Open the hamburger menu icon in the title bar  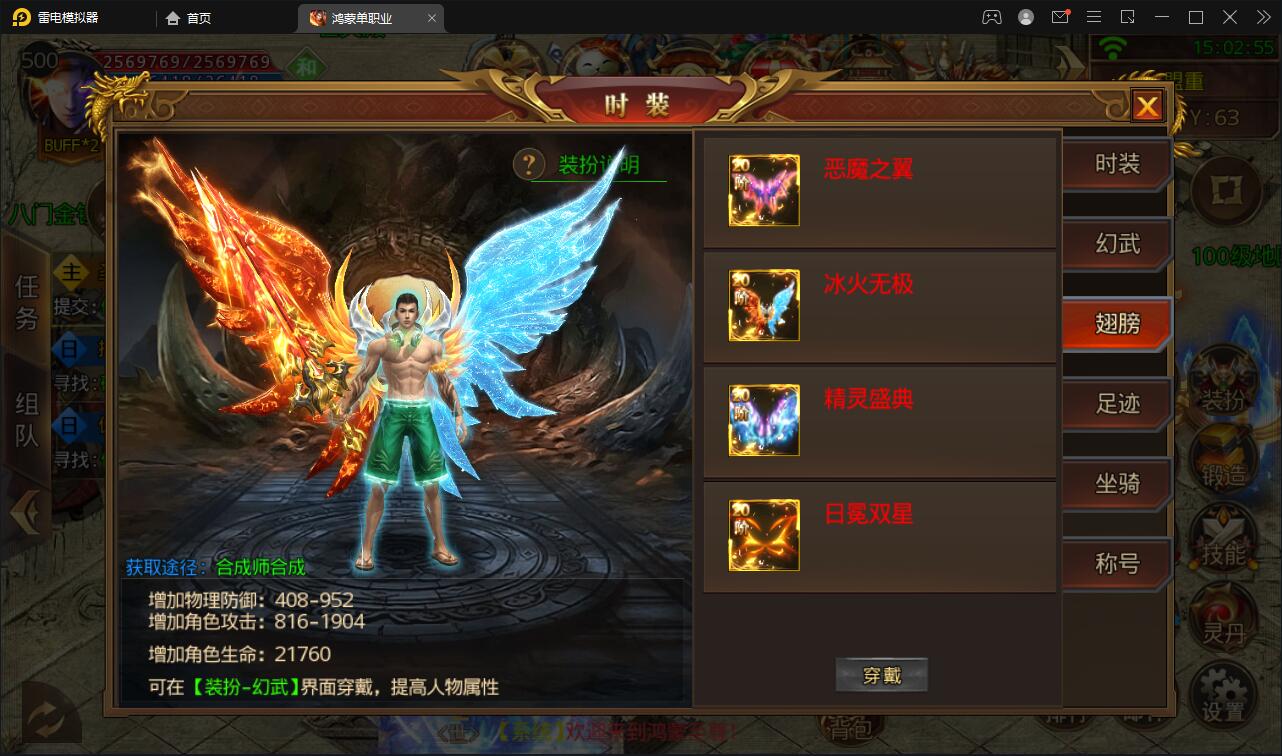click(x=1096, y=17)
